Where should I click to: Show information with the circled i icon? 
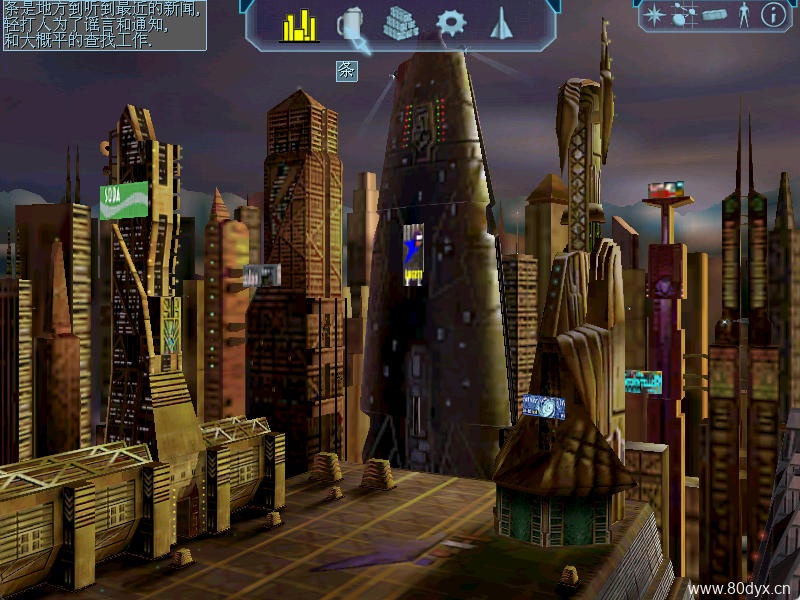[773, 14]
